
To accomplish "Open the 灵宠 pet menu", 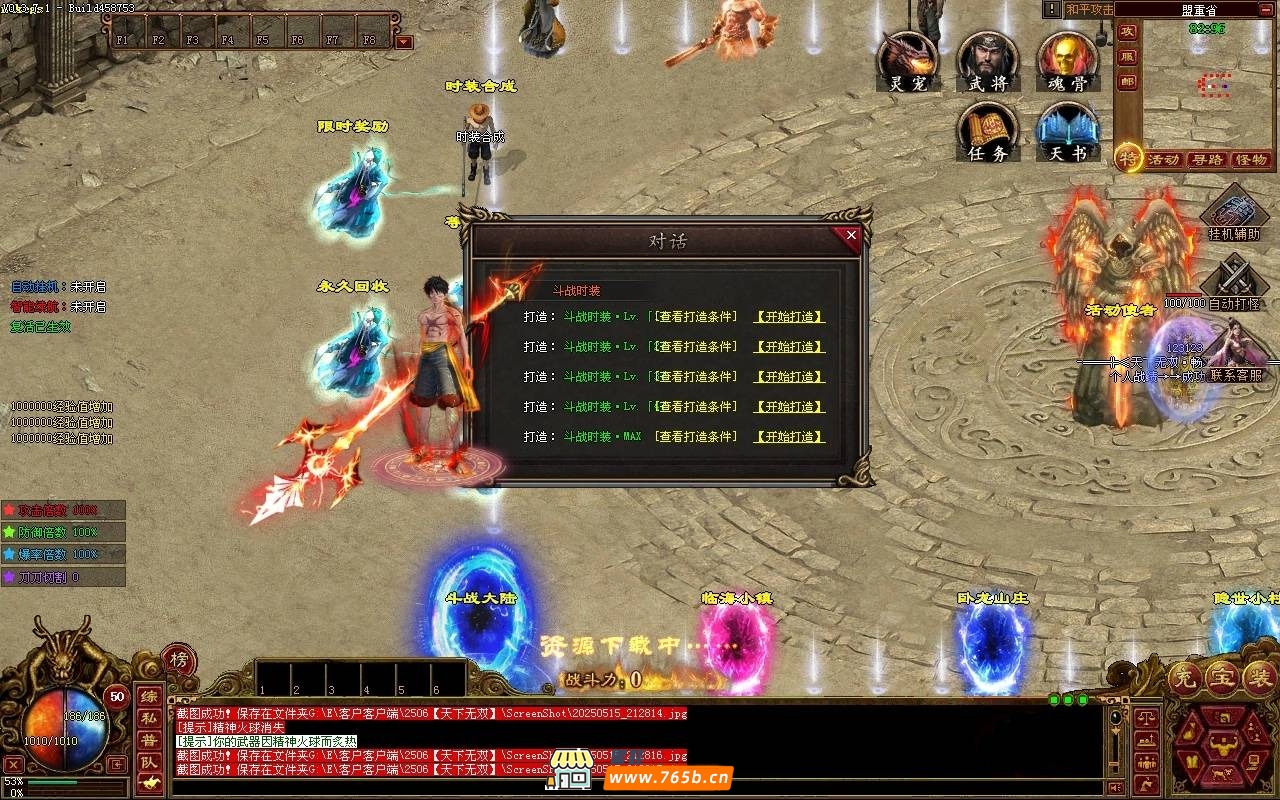I will click(x=908, y=61).
